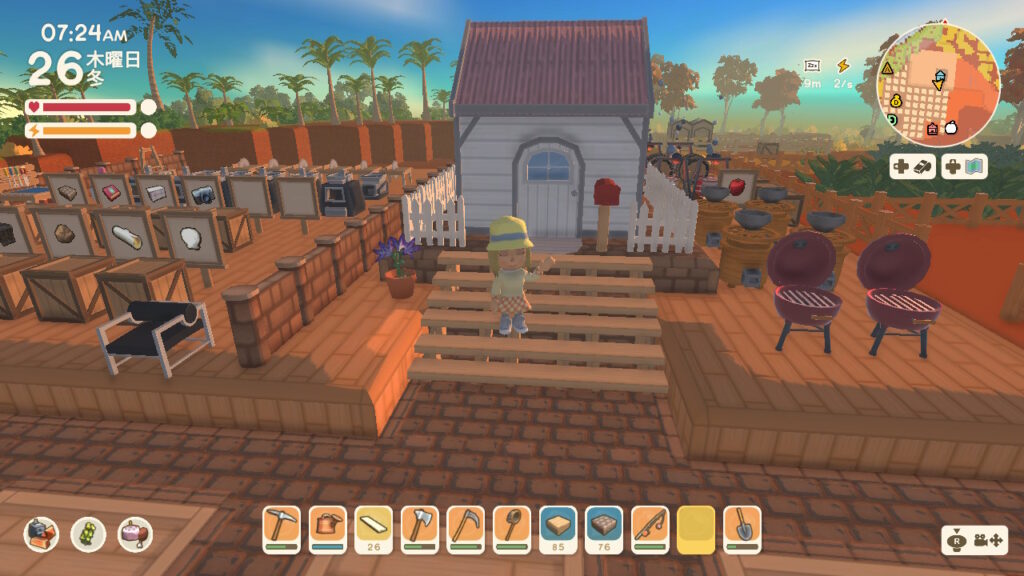Select the red house marker on minimap

(932, 129)
